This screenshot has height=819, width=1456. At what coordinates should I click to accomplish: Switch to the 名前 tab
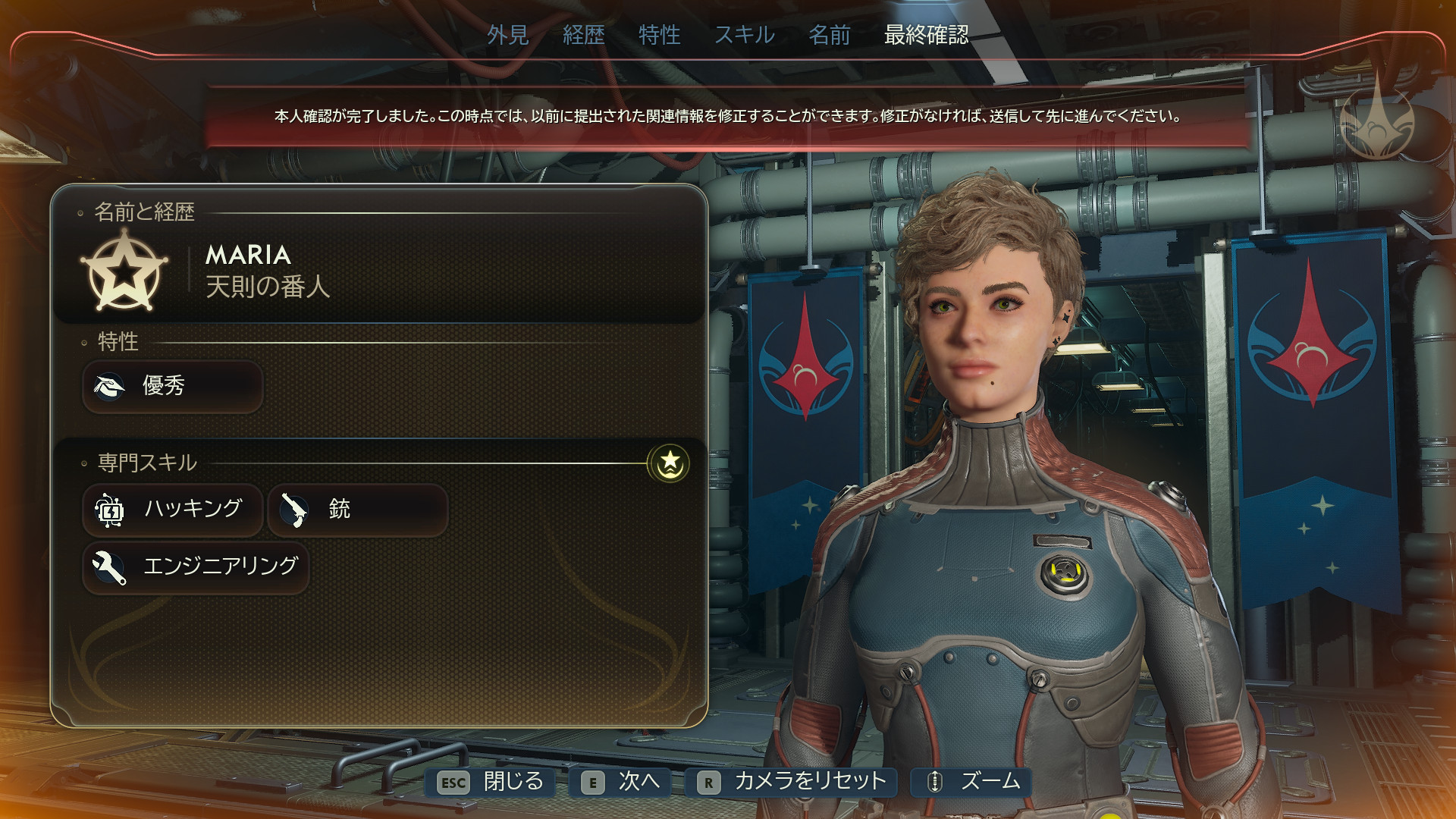point(829,35)
